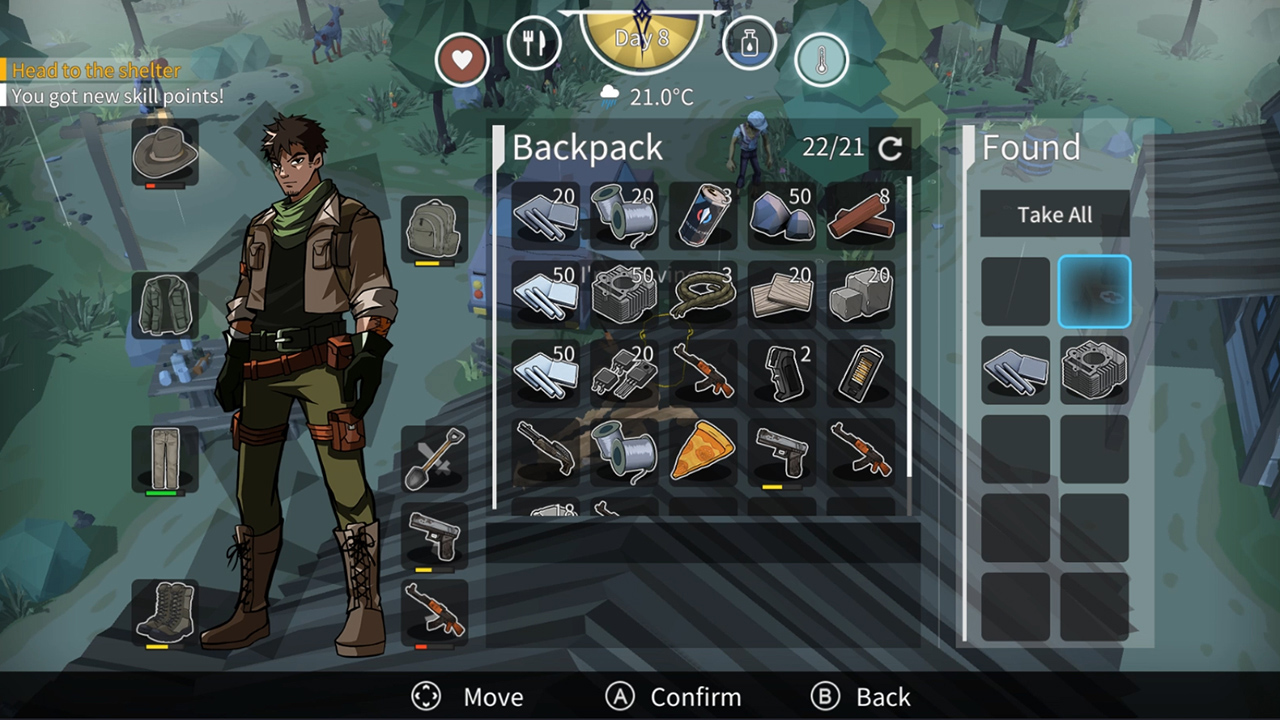Open the health status heart icon
The height and width of the screenshot is (720, 1280).
(461, 59)
